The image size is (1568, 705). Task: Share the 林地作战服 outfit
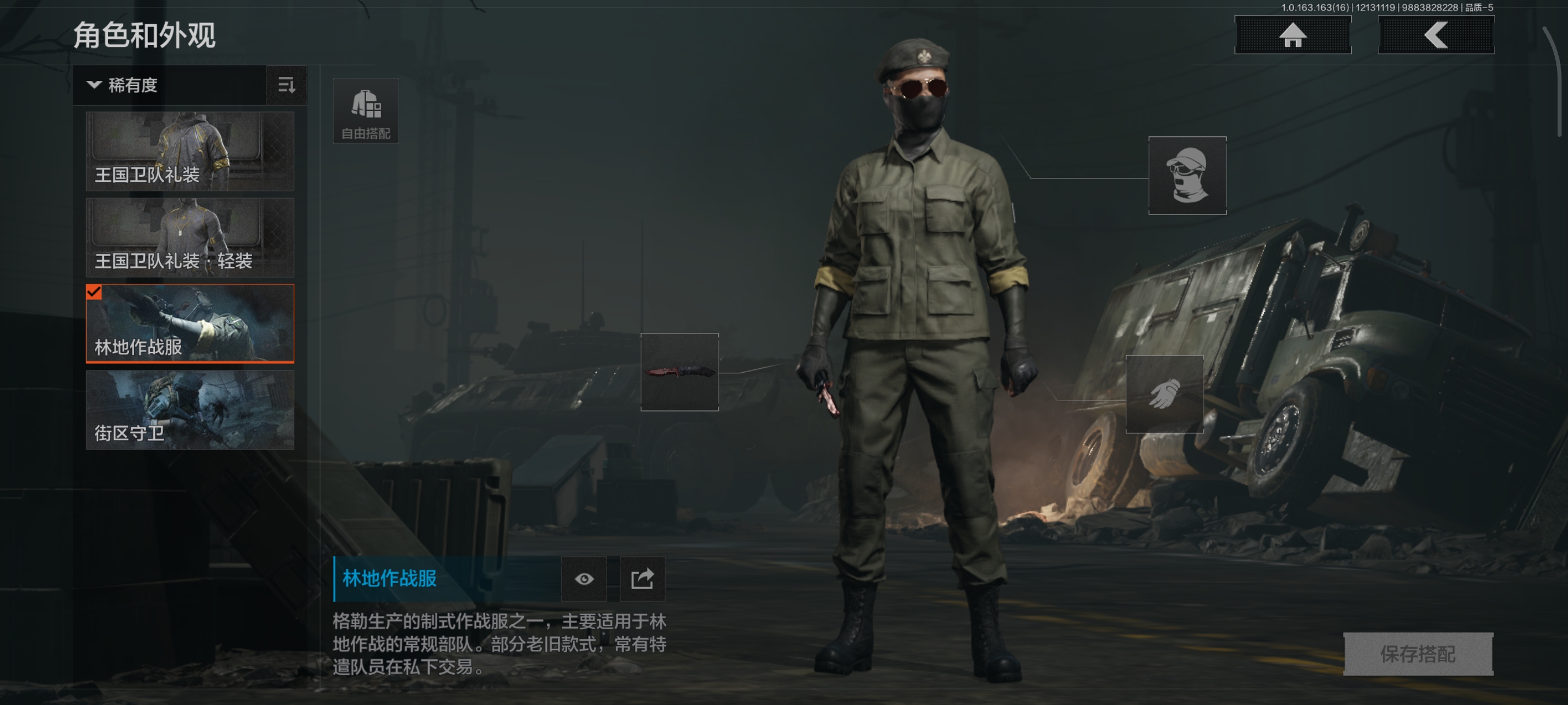click(642, 578)
